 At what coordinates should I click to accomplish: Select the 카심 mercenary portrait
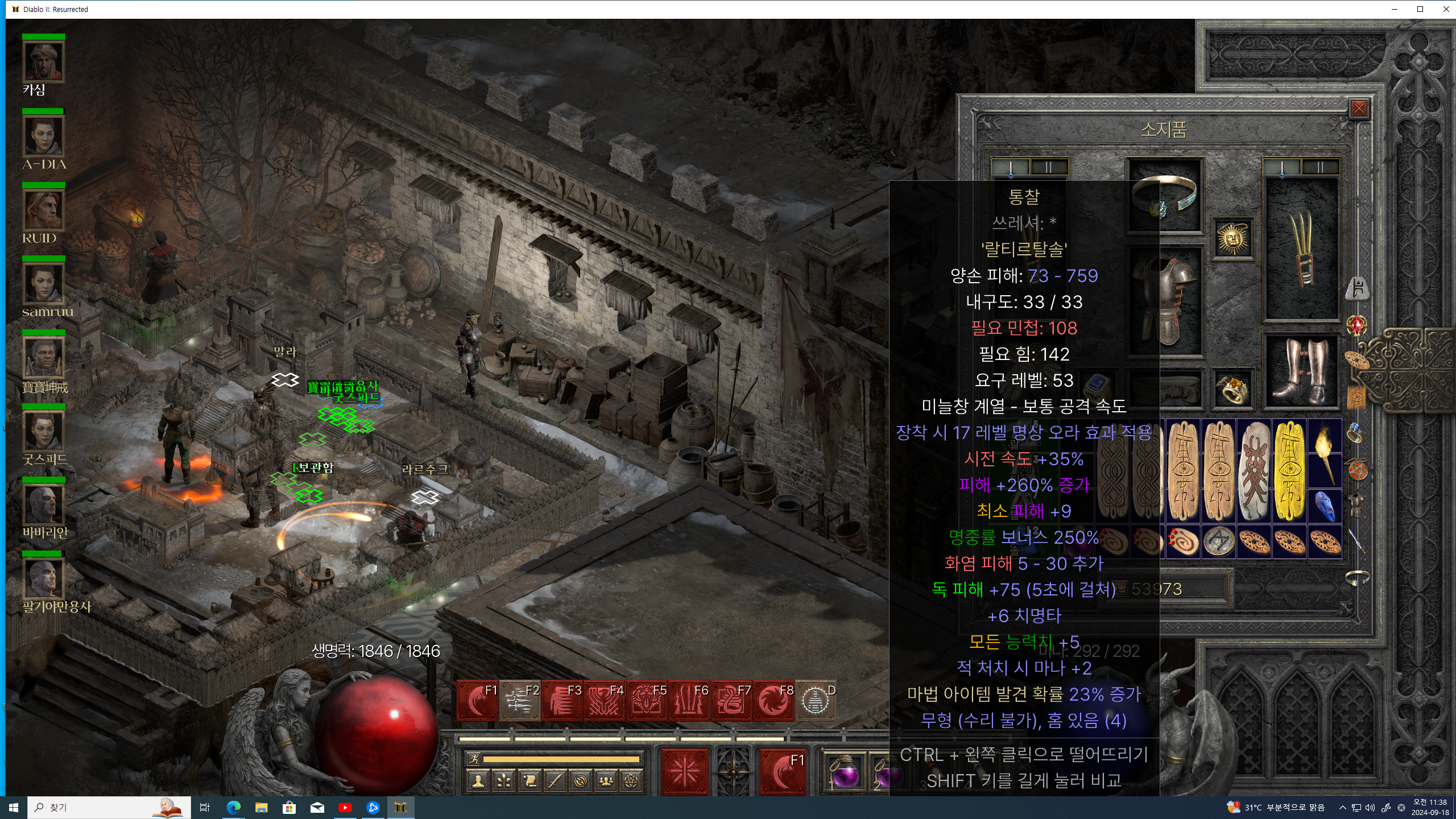click(x=44, y=61)
